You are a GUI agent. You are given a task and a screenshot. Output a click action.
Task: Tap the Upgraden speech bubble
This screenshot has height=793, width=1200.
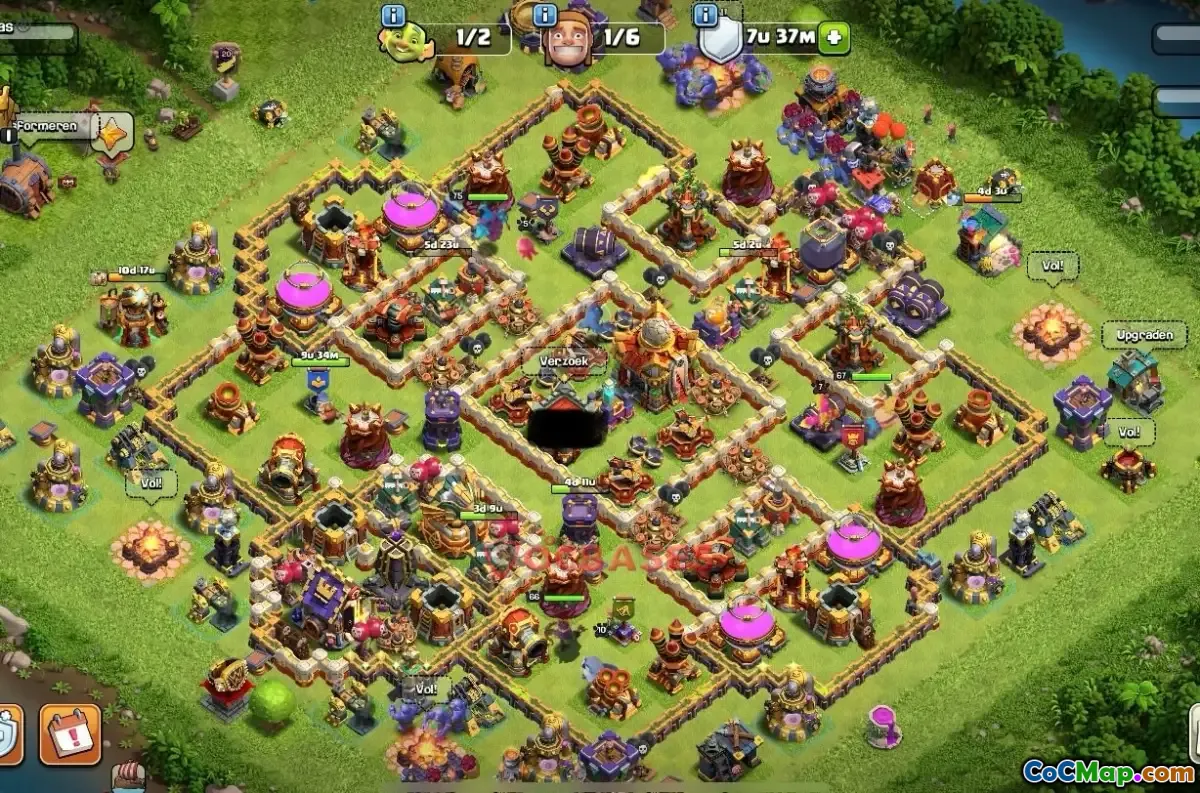coord(1144,335)
